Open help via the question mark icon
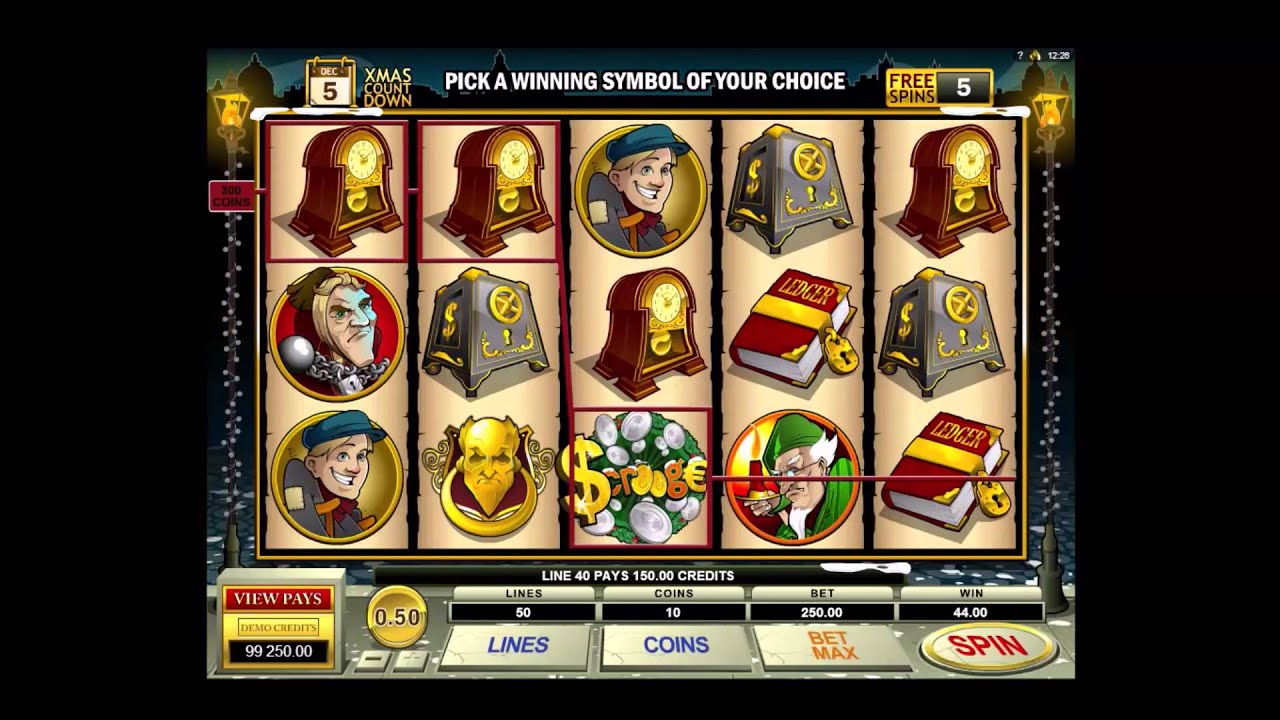Screen dimensions: 1280x720 click(1020, 56)
